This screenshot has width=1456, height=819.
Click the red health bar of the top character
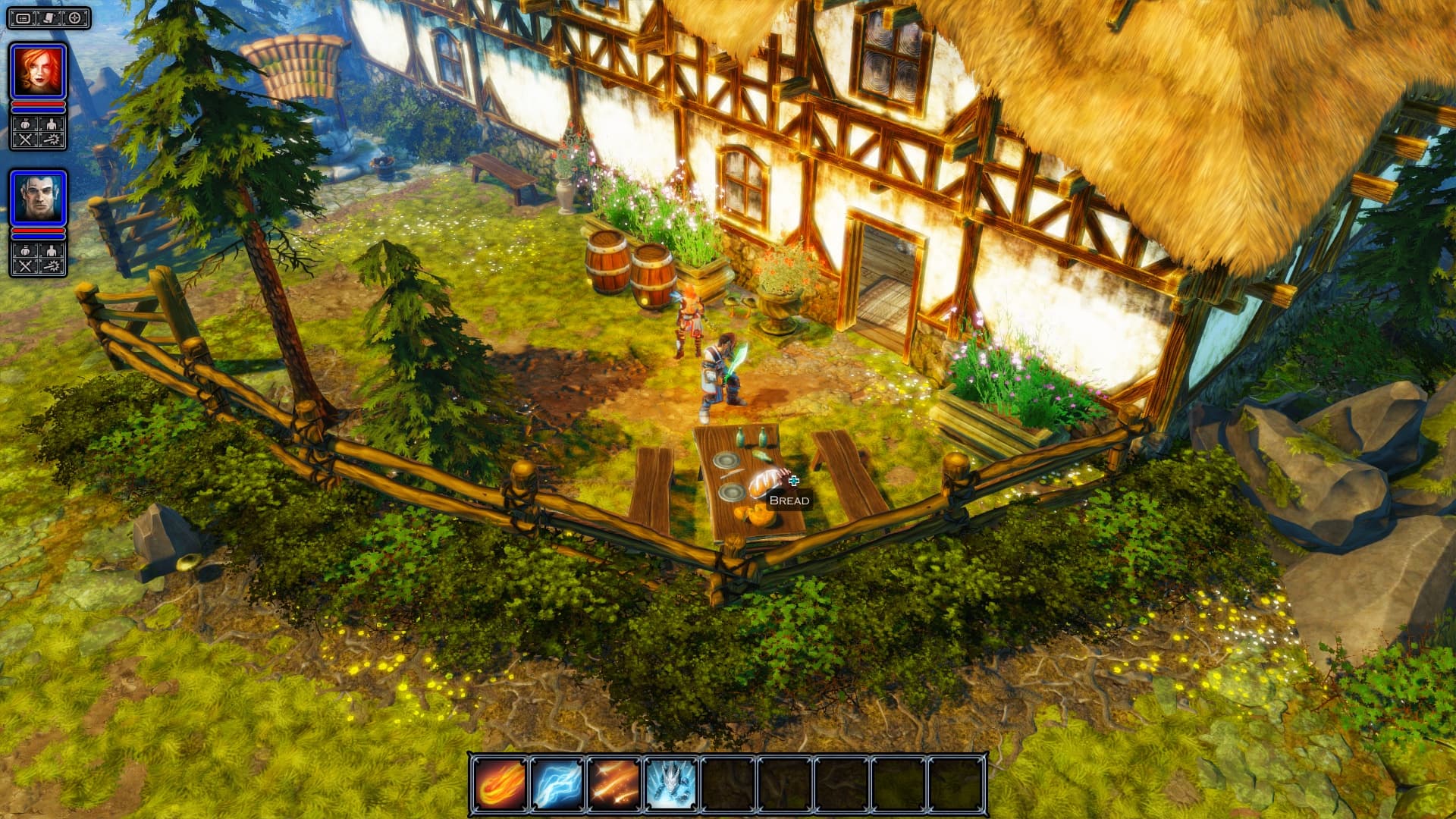(38, 105)
